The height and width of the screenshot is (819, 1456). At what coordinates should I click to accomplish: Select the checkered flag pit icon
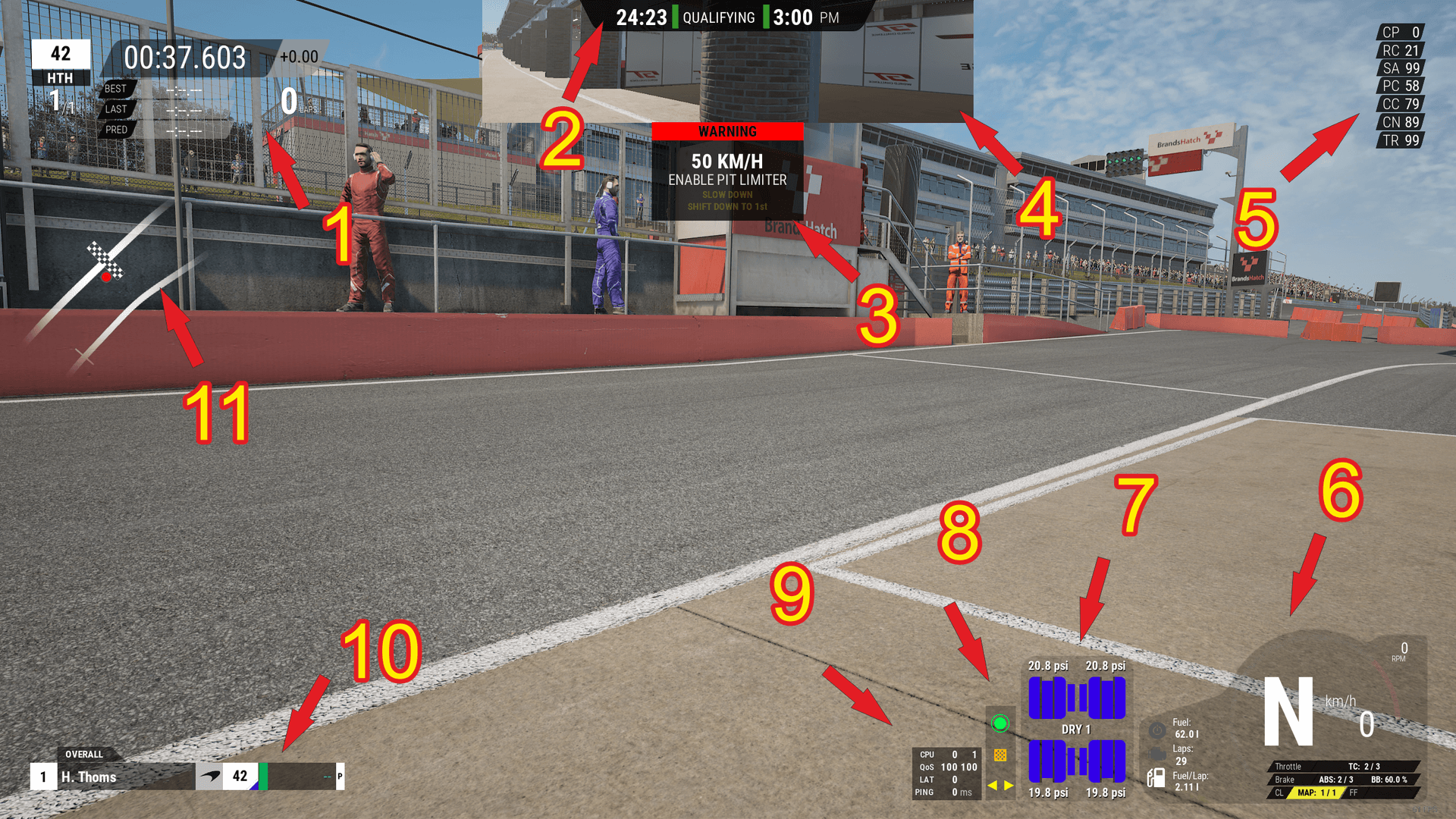pyautogui.click(x=1001, y=755)
